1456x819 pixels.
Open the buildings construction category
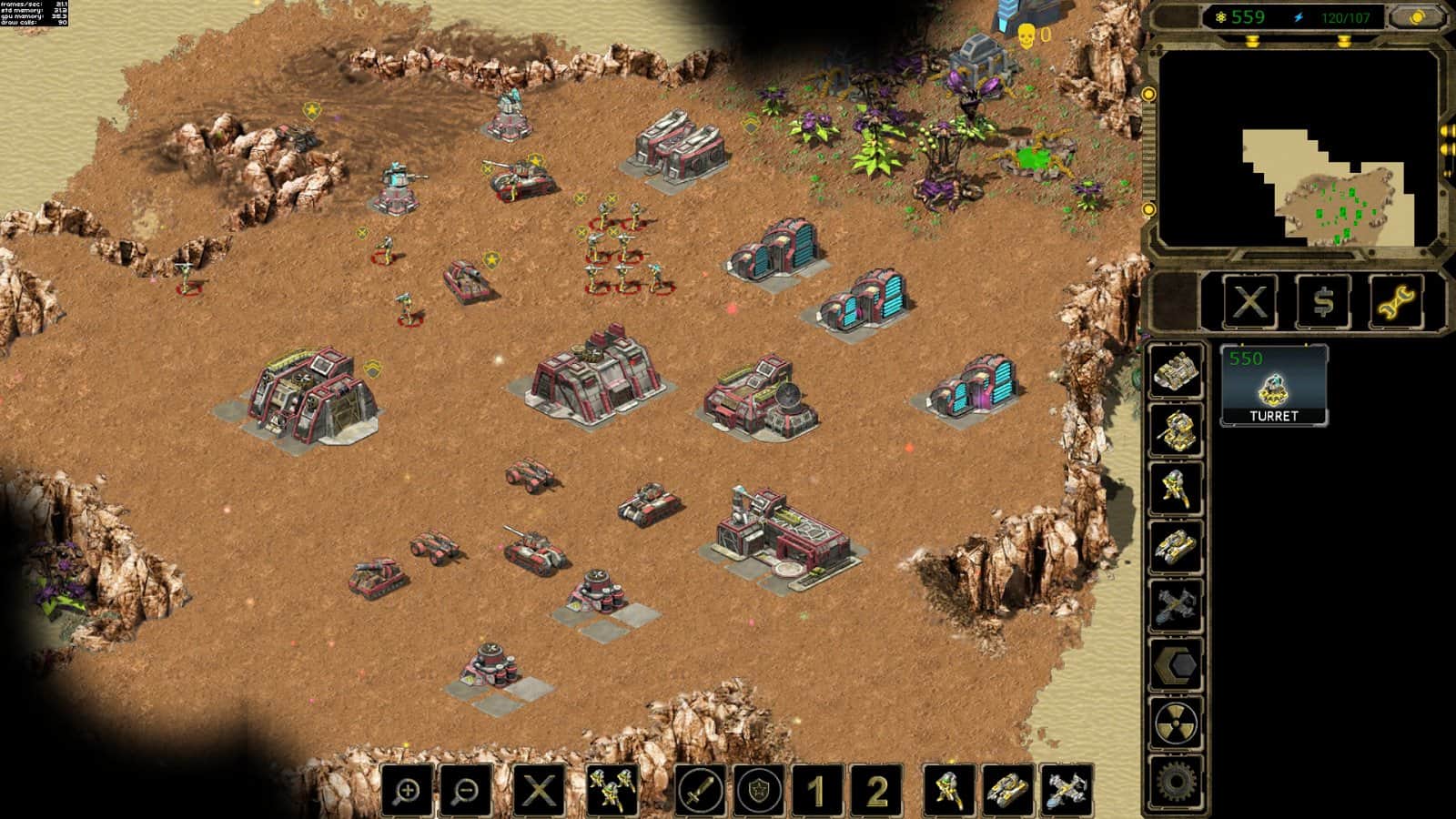coord(1175,369)
